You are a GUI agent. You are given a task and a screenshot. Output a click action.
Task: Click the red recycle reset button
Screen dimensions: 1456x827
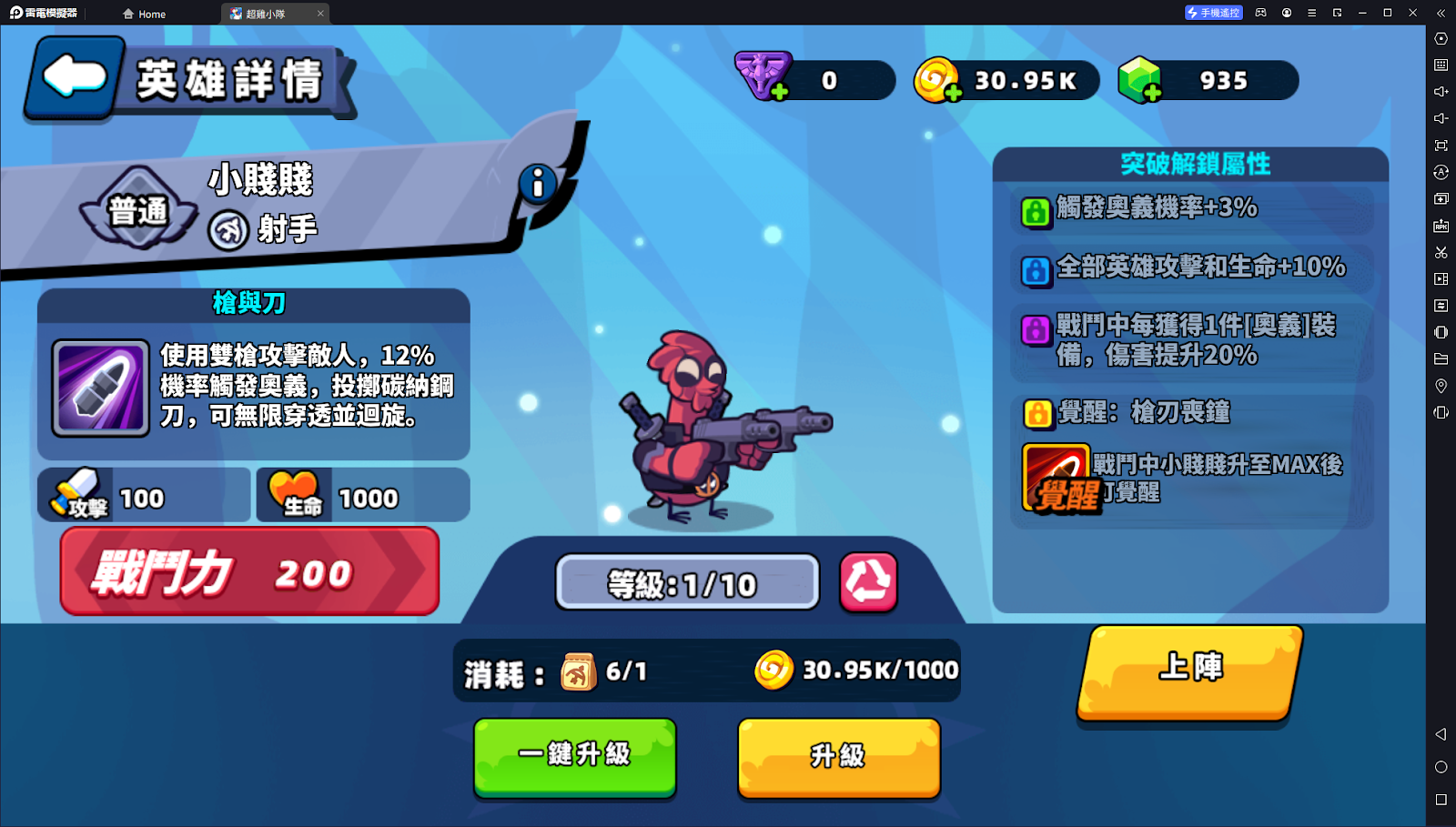pyautogui.click(x=868, y=581)
